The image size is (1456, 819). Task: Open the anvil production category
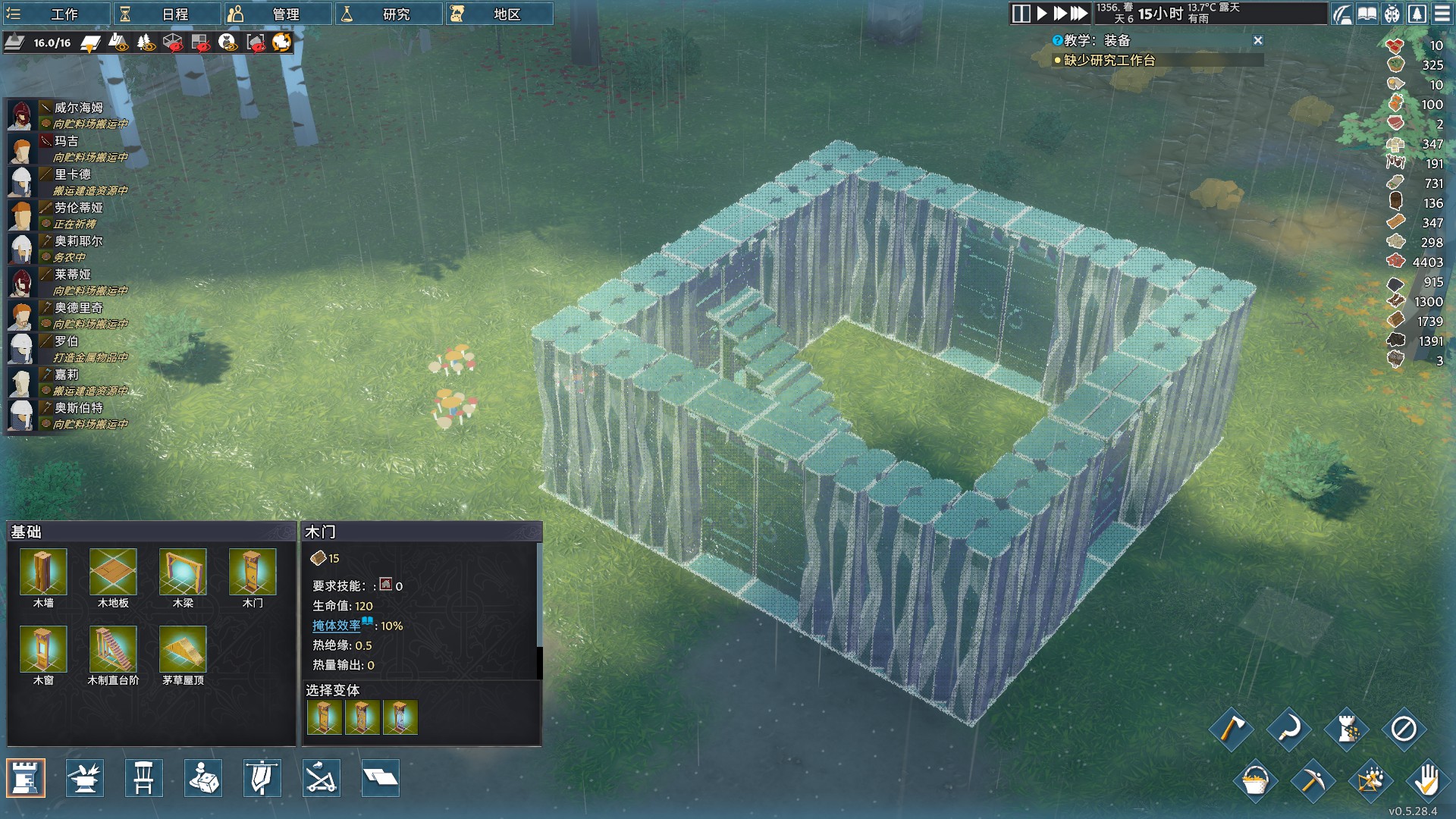84,778
